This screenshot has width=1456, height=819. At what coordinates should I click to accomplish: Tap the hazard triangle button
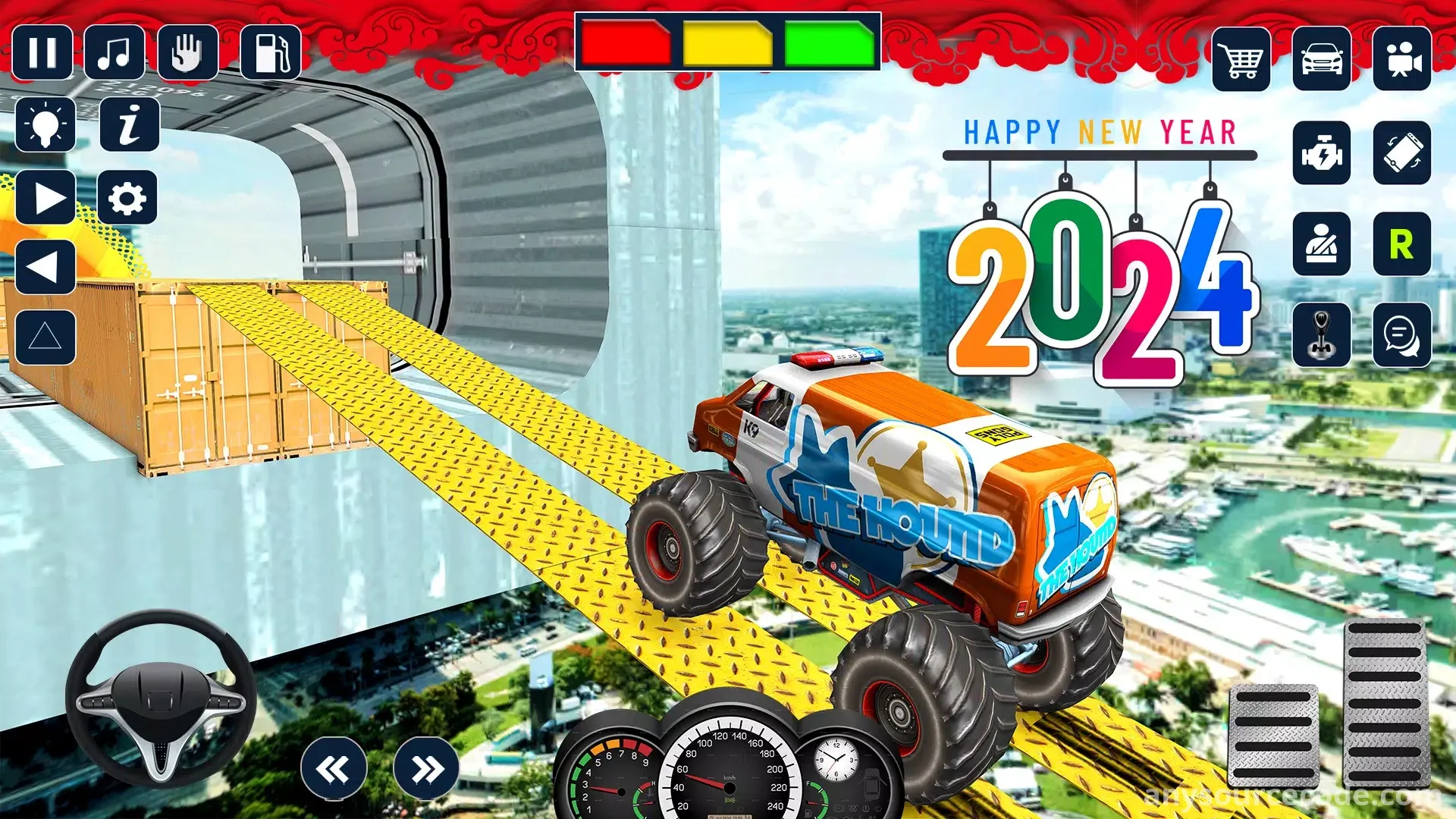[x=45, y=337]
